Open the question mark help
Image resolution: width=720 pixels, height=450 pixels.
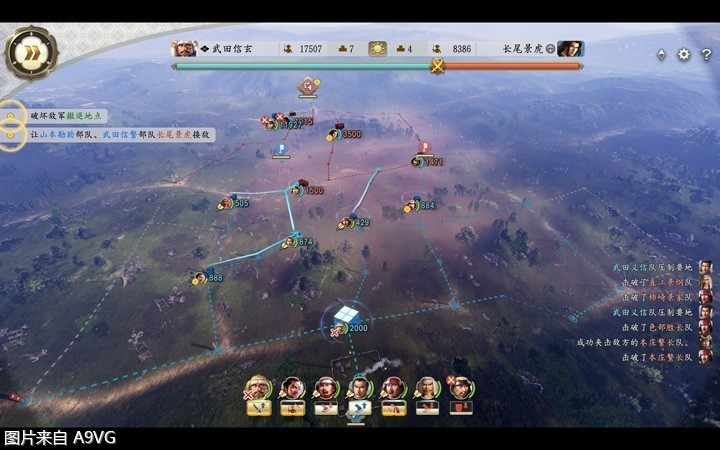point(706,54)
